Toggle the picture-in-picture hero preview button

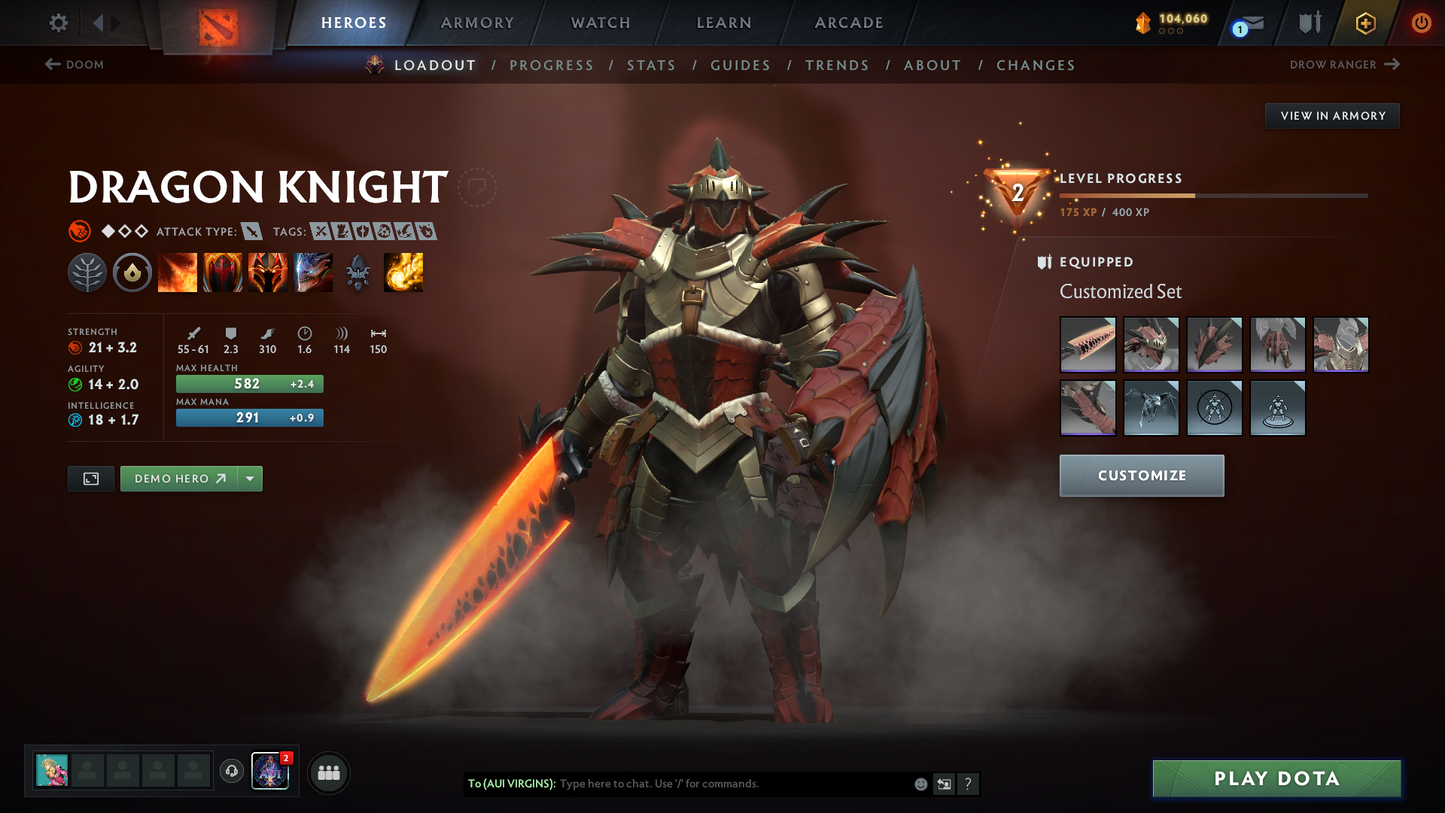[90, 478]
